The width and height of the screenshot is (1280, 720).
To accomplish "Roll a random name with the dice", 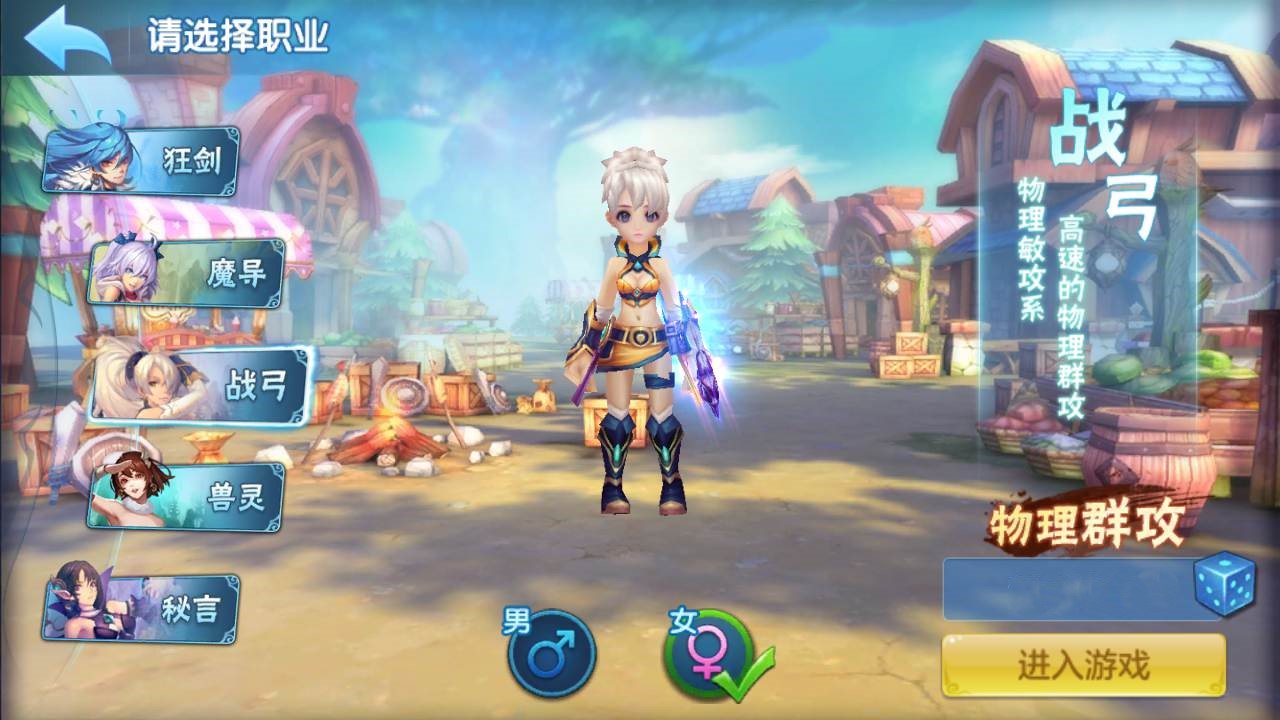I will coord(1224,582).
